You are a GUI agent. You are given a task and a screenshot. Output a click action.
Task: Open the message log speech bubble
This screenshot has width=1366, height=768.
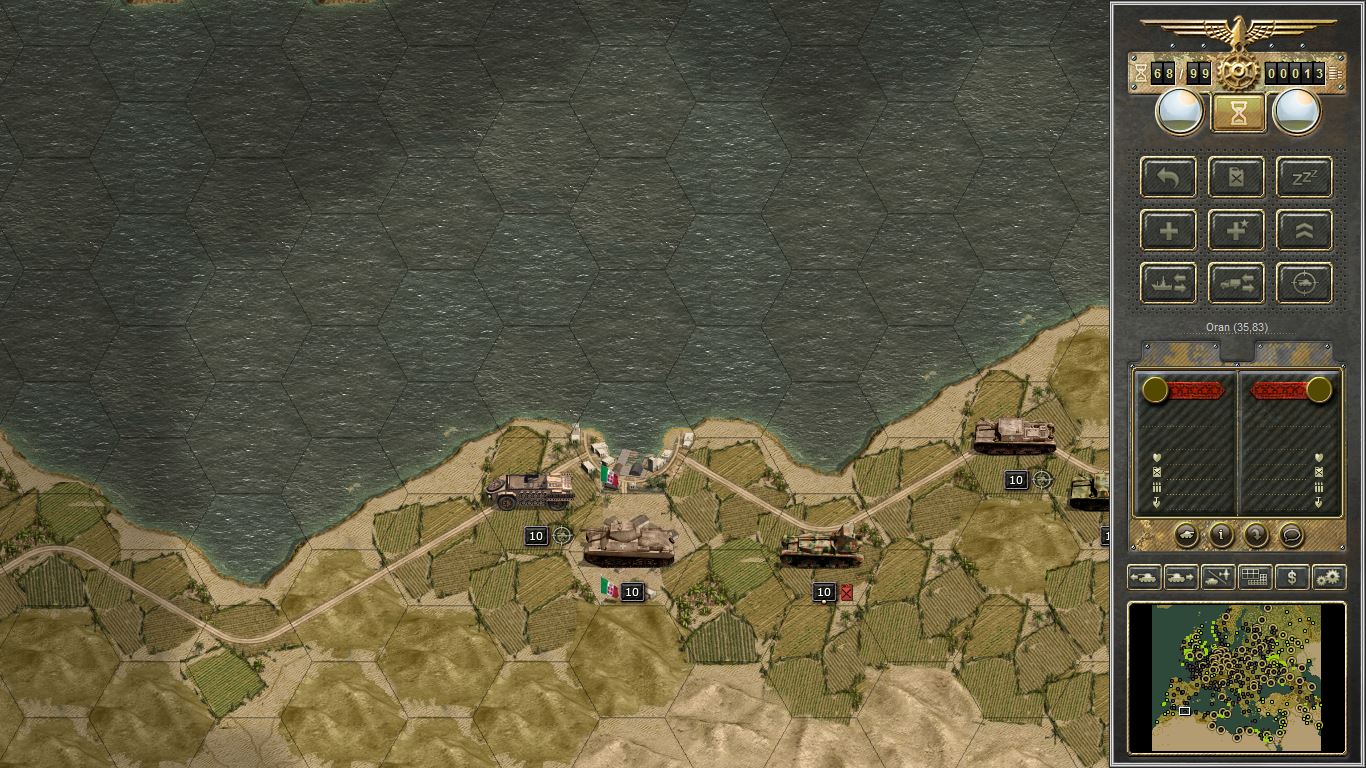tap(1290, 536)
